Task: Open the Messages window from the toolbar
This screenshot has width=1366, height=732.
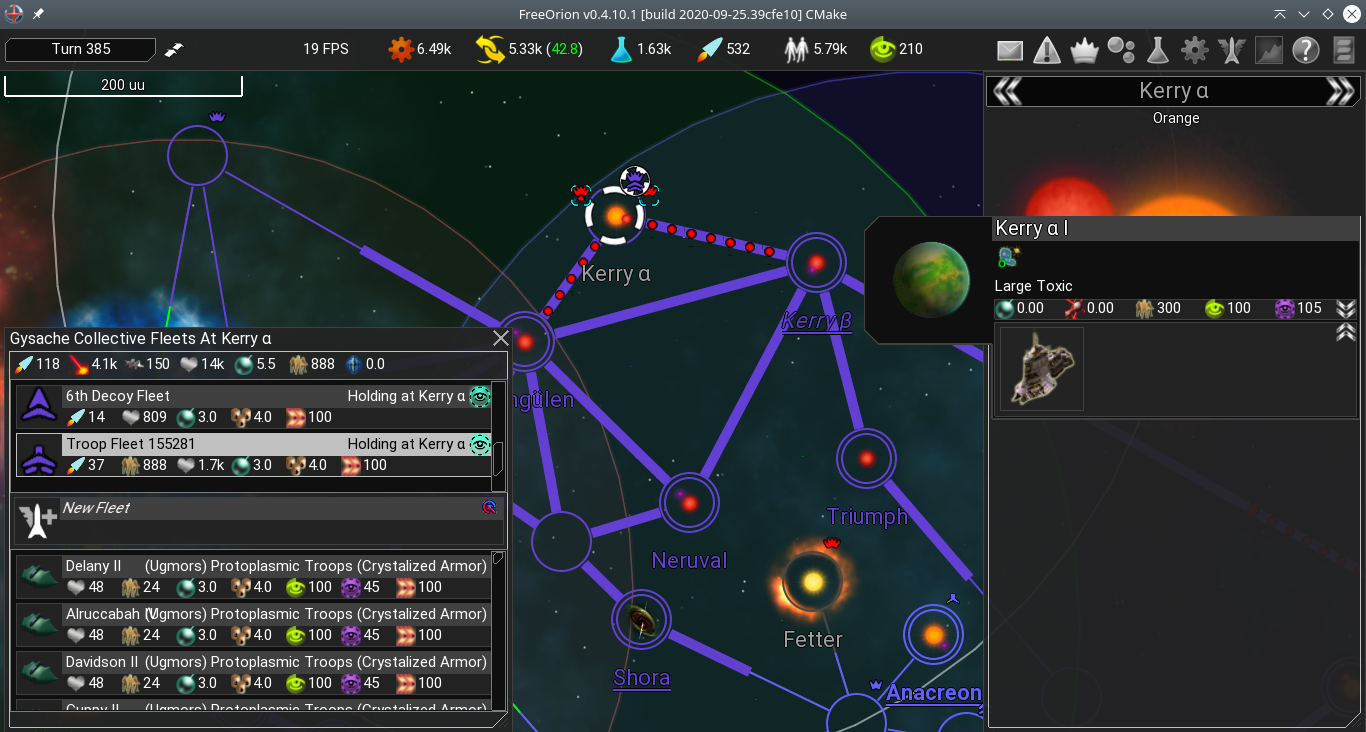Action: tap(1009, 49)
